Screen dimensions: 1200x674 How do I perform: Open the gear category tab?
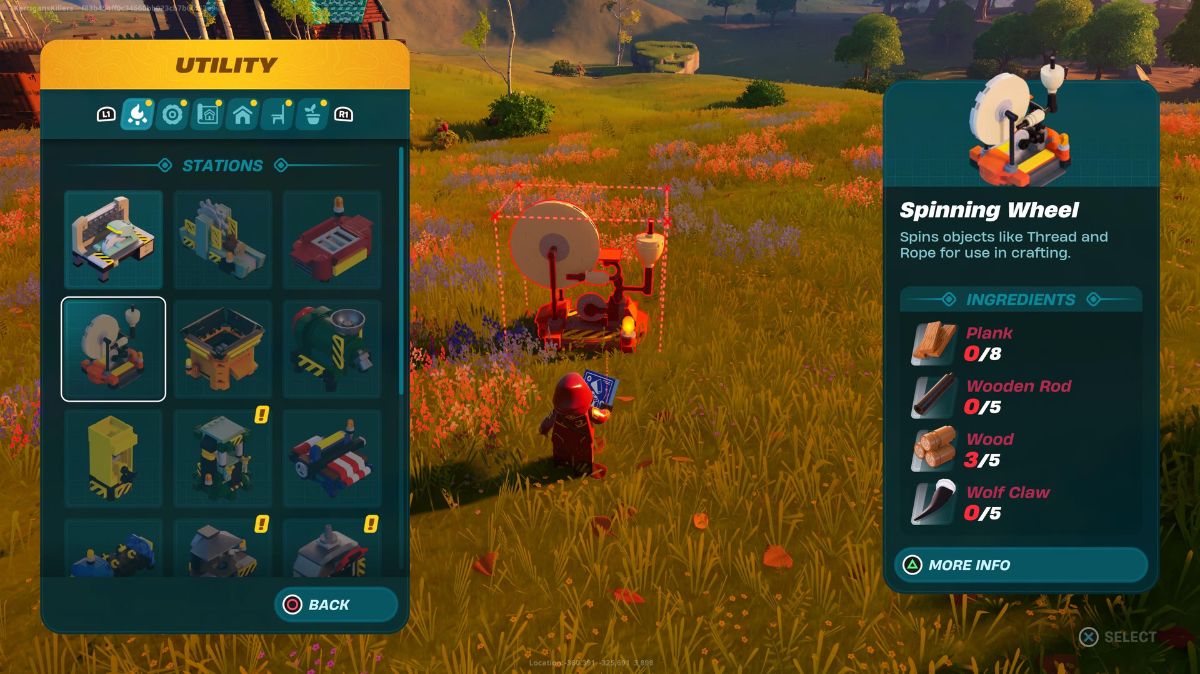tap(172, 115)
